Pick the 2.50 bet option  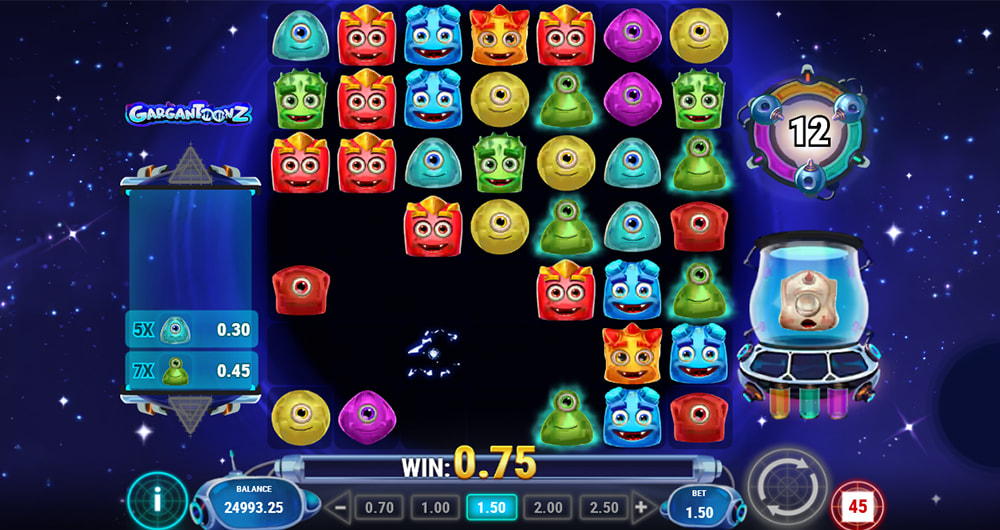[x=606, y=507]
